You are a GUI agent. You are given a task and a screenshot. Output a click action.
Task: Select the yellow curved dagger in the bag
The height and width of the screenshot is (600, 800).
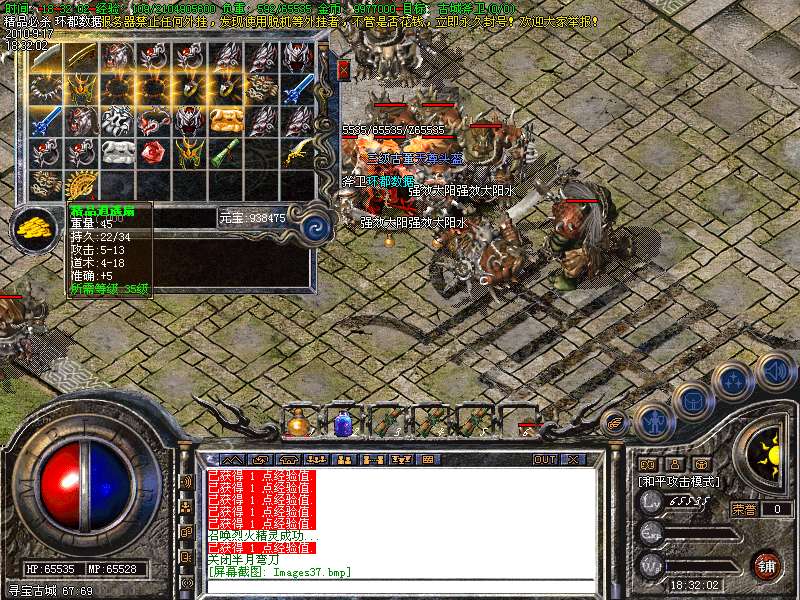pos(297,152)
